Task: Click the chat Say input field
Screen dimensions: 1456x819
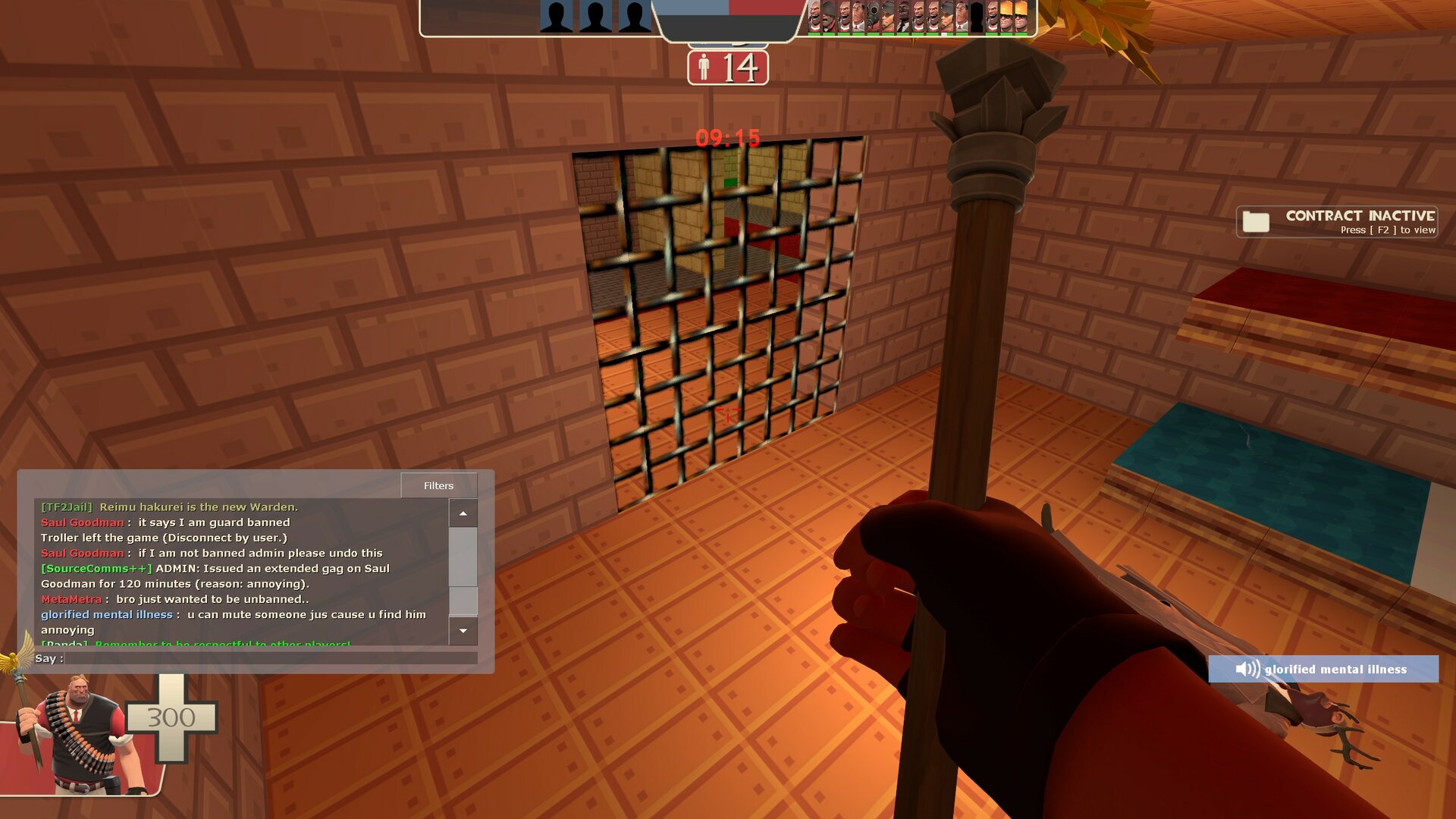Action: click(271, 658)
